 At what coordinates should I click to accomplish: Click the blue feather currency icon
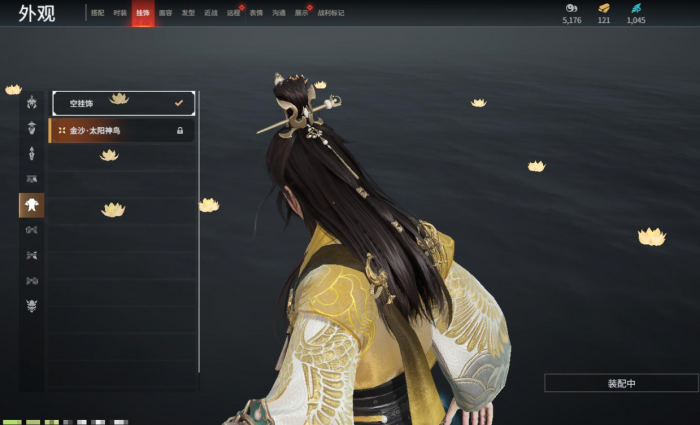(636, 8)
